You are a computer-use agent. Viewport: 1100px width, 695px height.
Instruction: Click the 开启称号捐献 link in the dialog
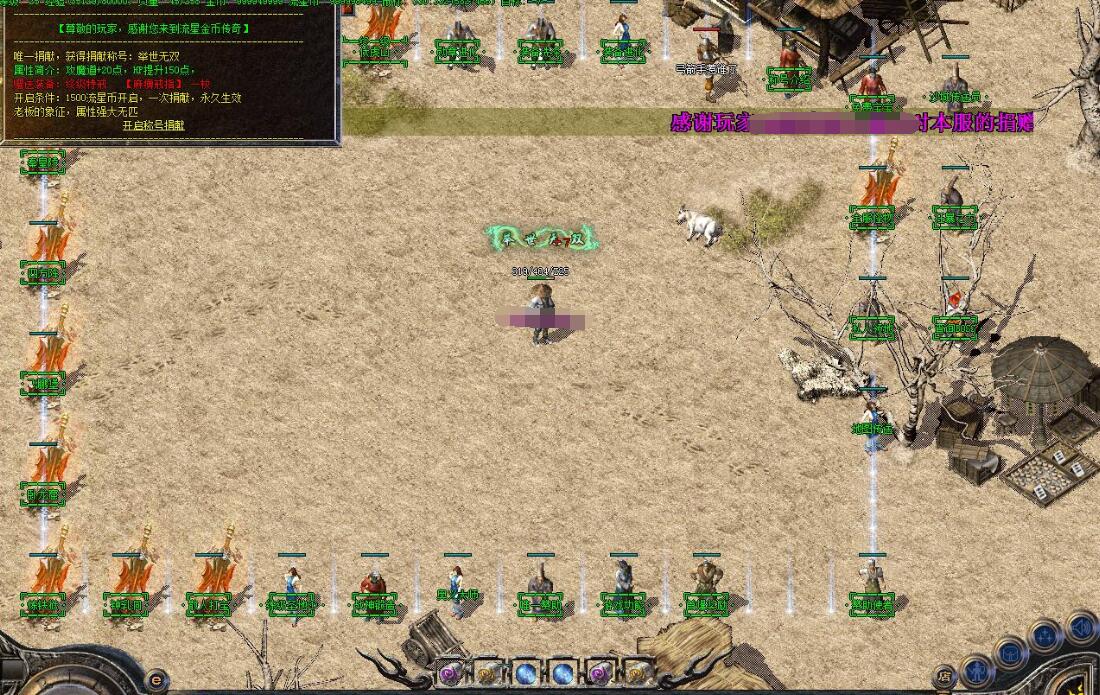[153, 126]
